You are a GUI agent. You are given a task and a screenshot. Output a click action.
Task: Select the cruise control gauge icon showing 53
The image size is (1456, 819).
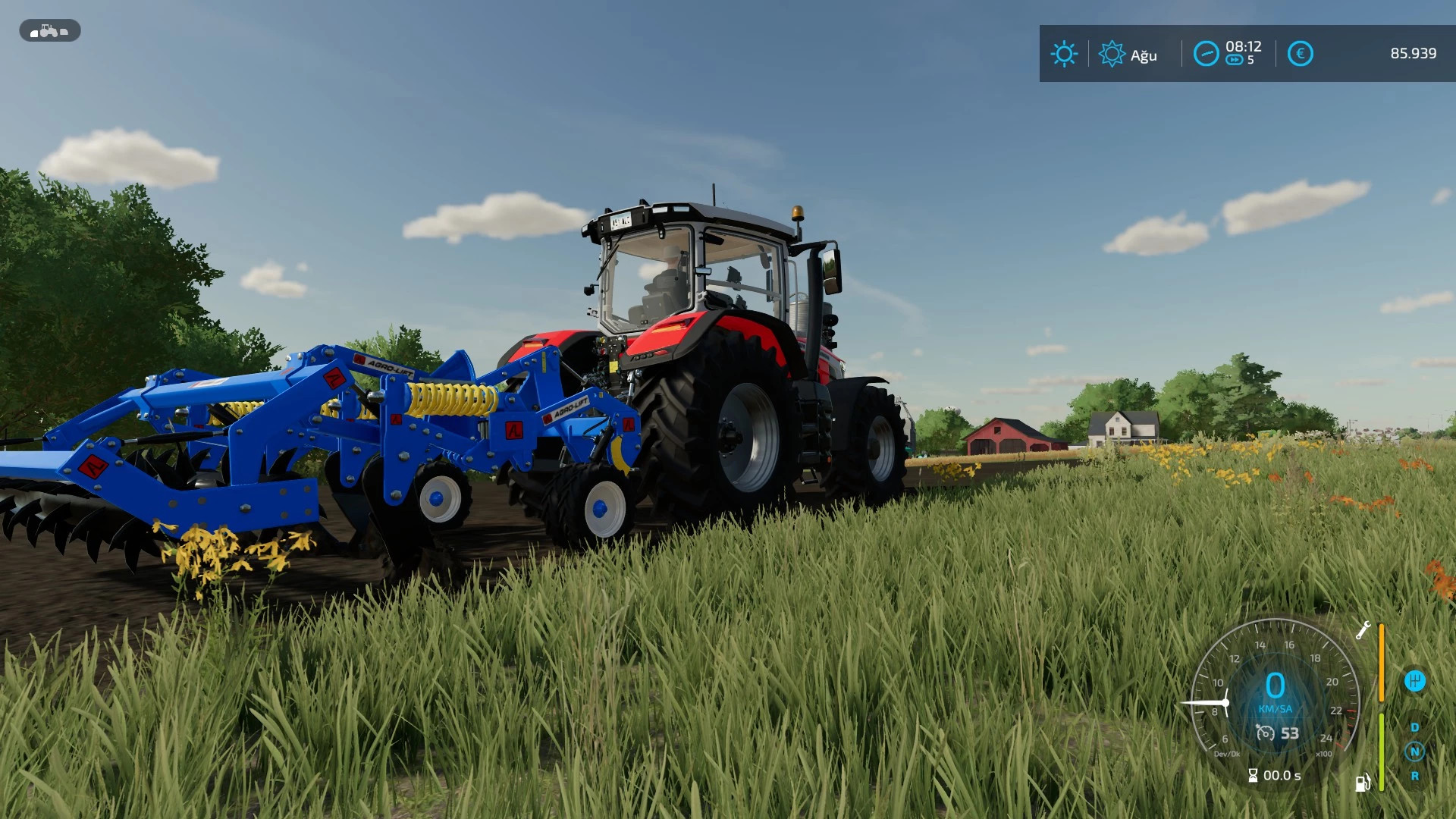(1277, 733)
